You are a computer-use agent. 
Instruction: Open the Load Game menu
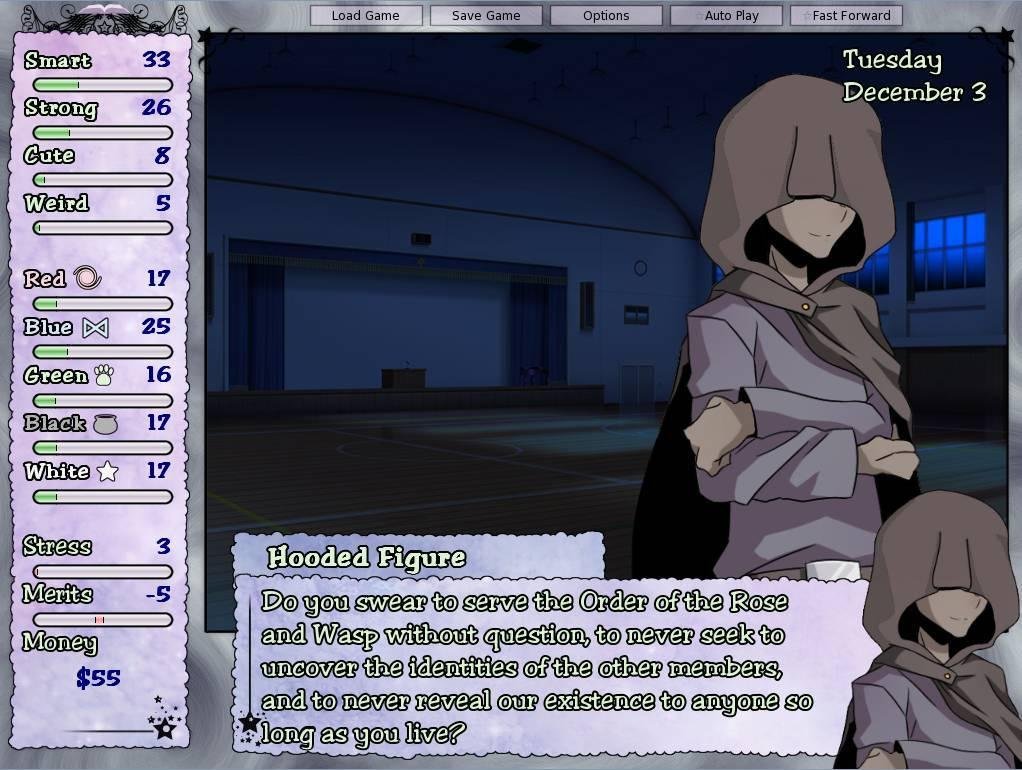(365, 16)
